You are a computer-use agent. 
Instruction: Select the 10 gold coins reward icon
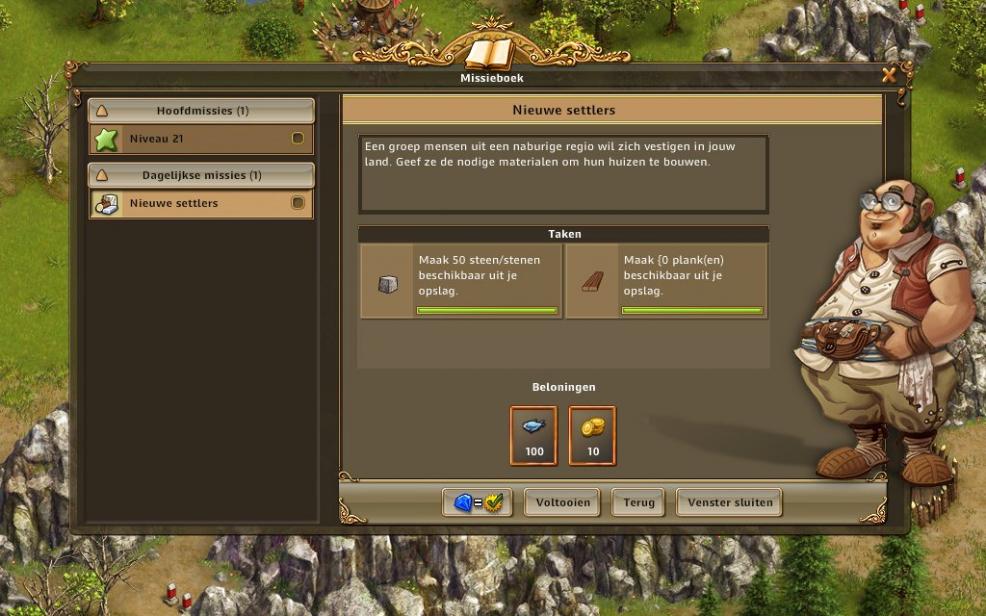tap(593, 435)
